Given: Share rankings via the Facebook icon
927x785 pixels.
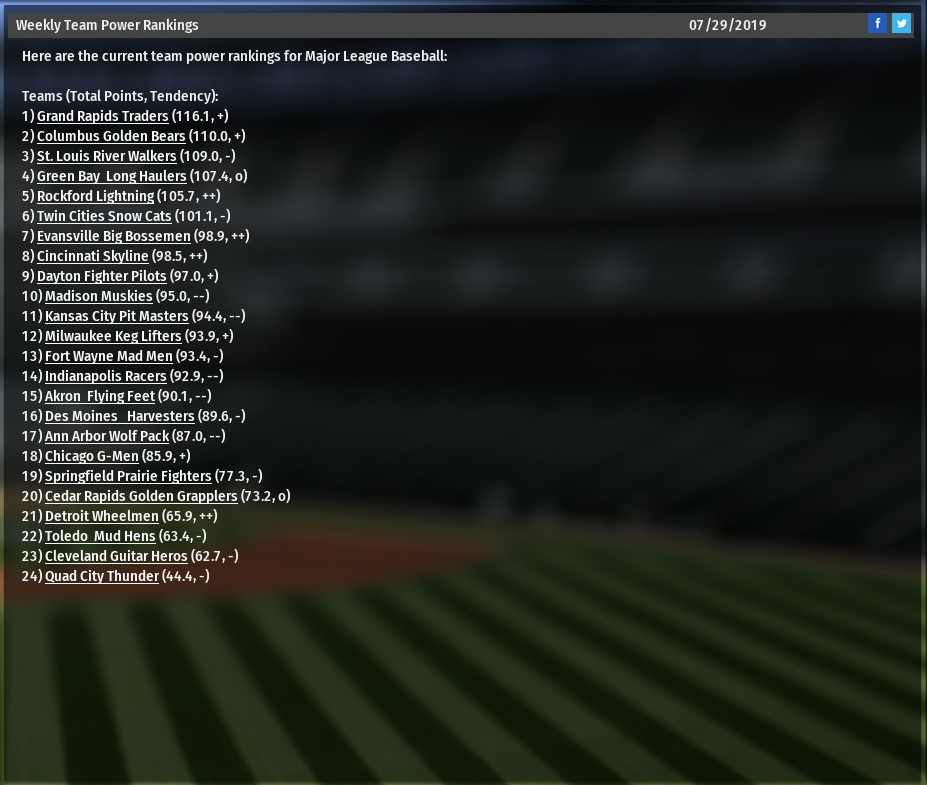Looking at the screenshot, I should pos(877,23).
